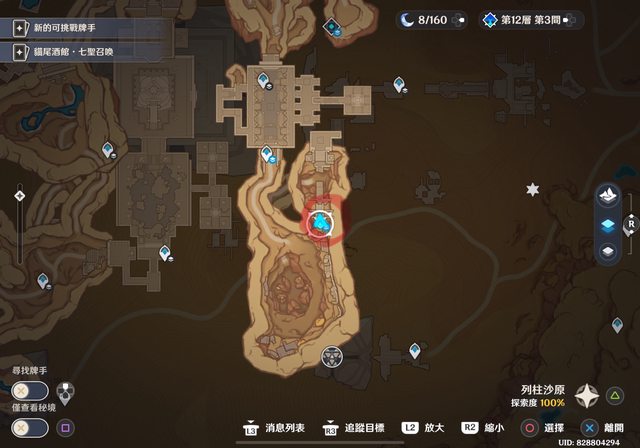Image resolution: width=640 pixels, height=448 pixels.
Task: Adjust the map zoom slider handle
Action: click(x=19, y=196)
